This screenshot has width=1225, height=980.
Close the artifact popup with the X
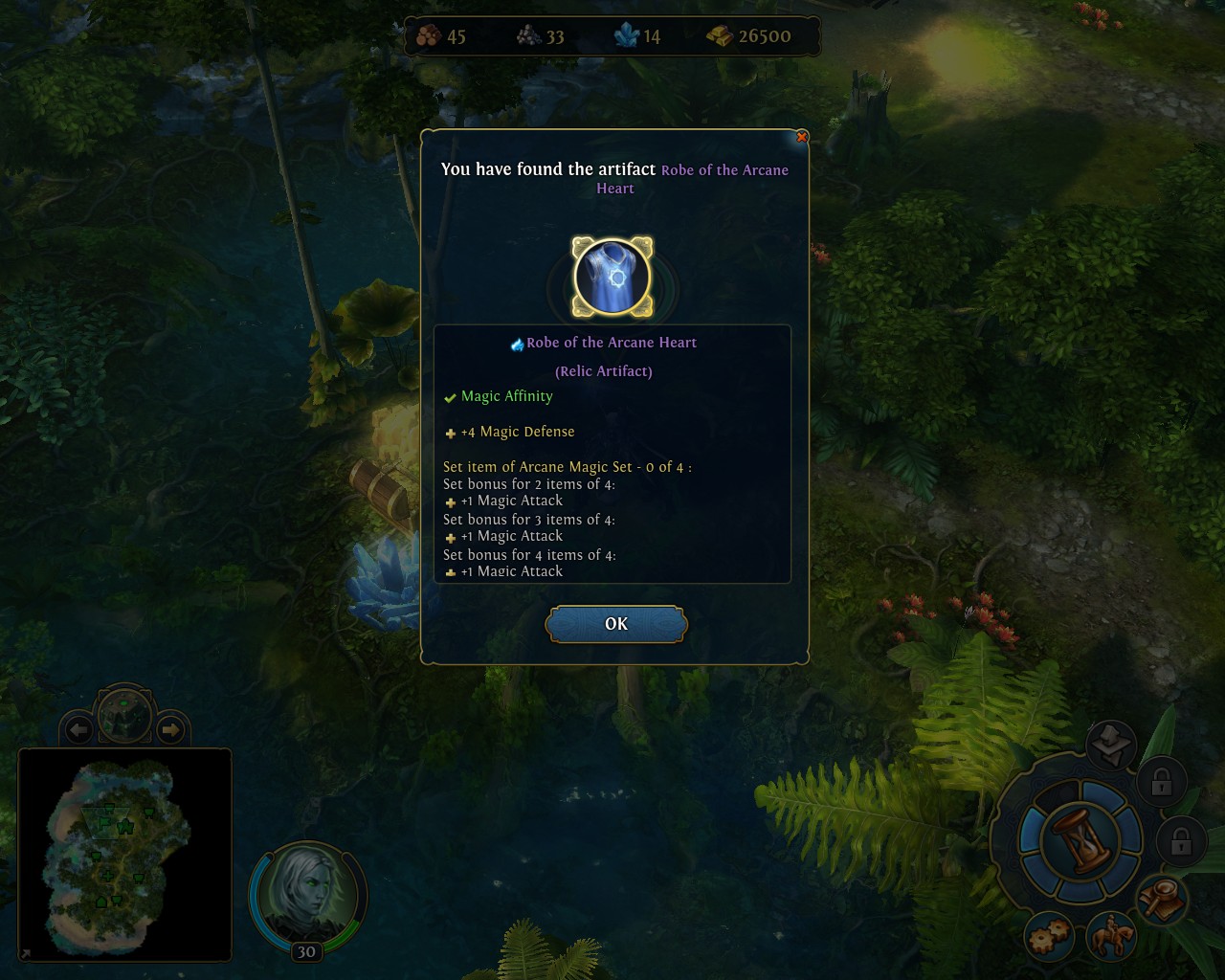802,137
